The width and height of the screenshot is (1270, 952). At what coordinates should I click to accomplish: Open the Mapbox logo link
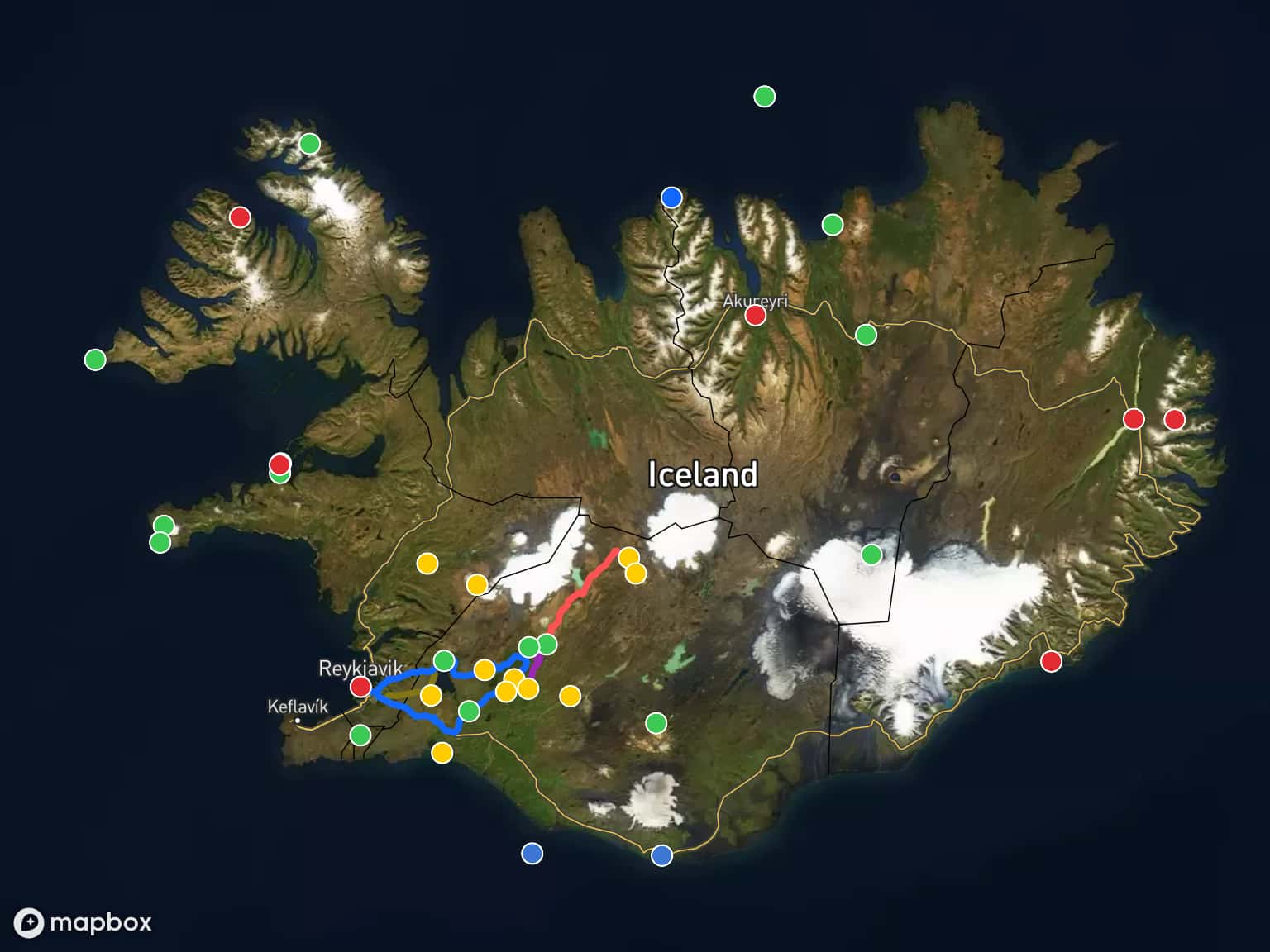pos(84,922)
